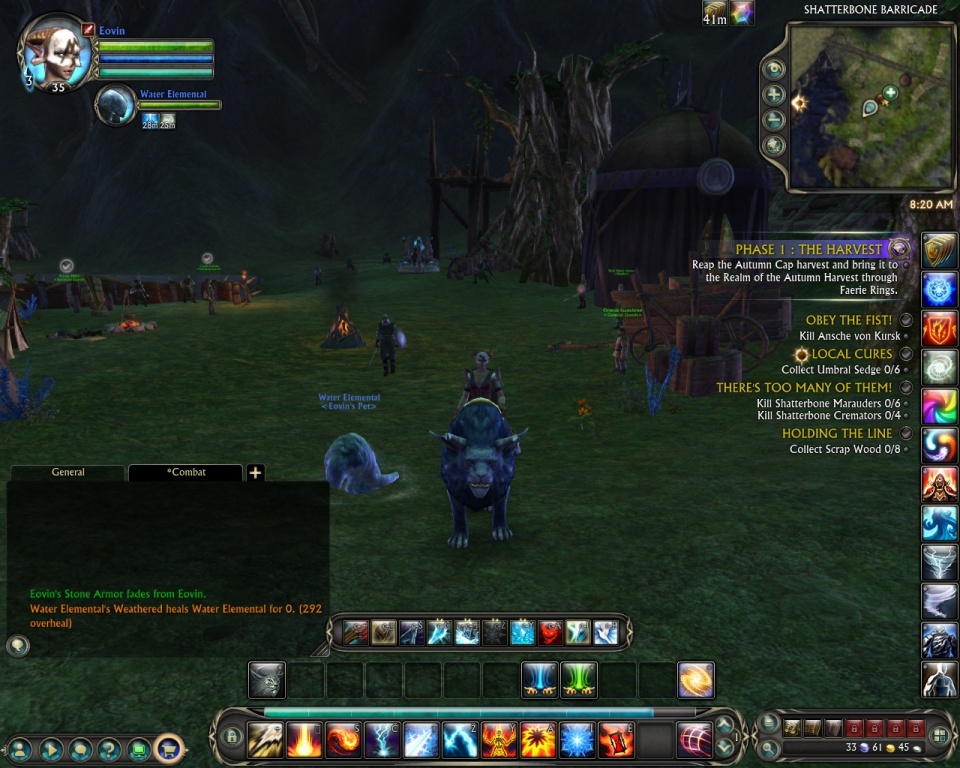Image resolution: width=960 pixels, height=768 pixels.
Task: Activate the rainbow swirl ability on the side bar
Action: coord(939,406)
